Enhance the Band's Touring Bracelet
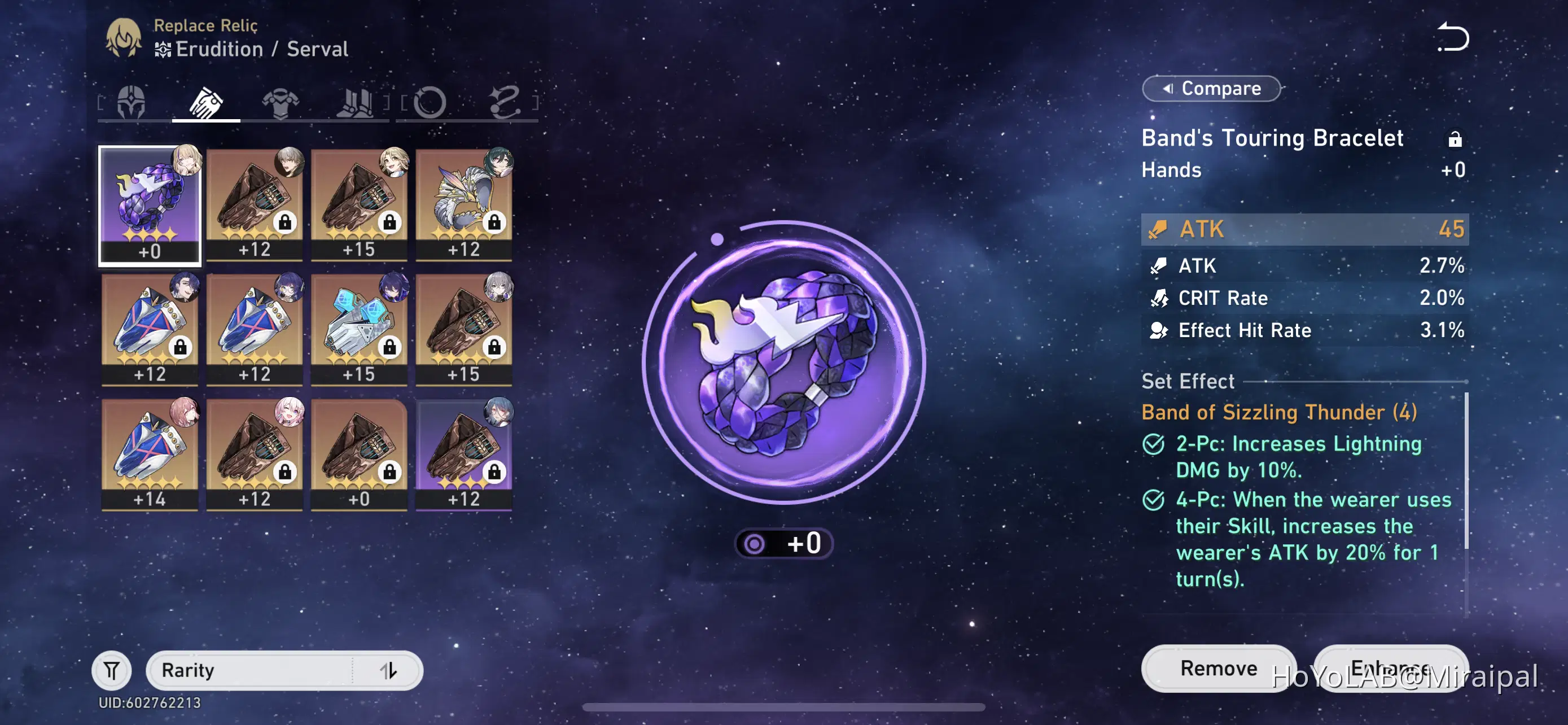This screenshot has width=1568, height=725. click(x=1390, y=668)
